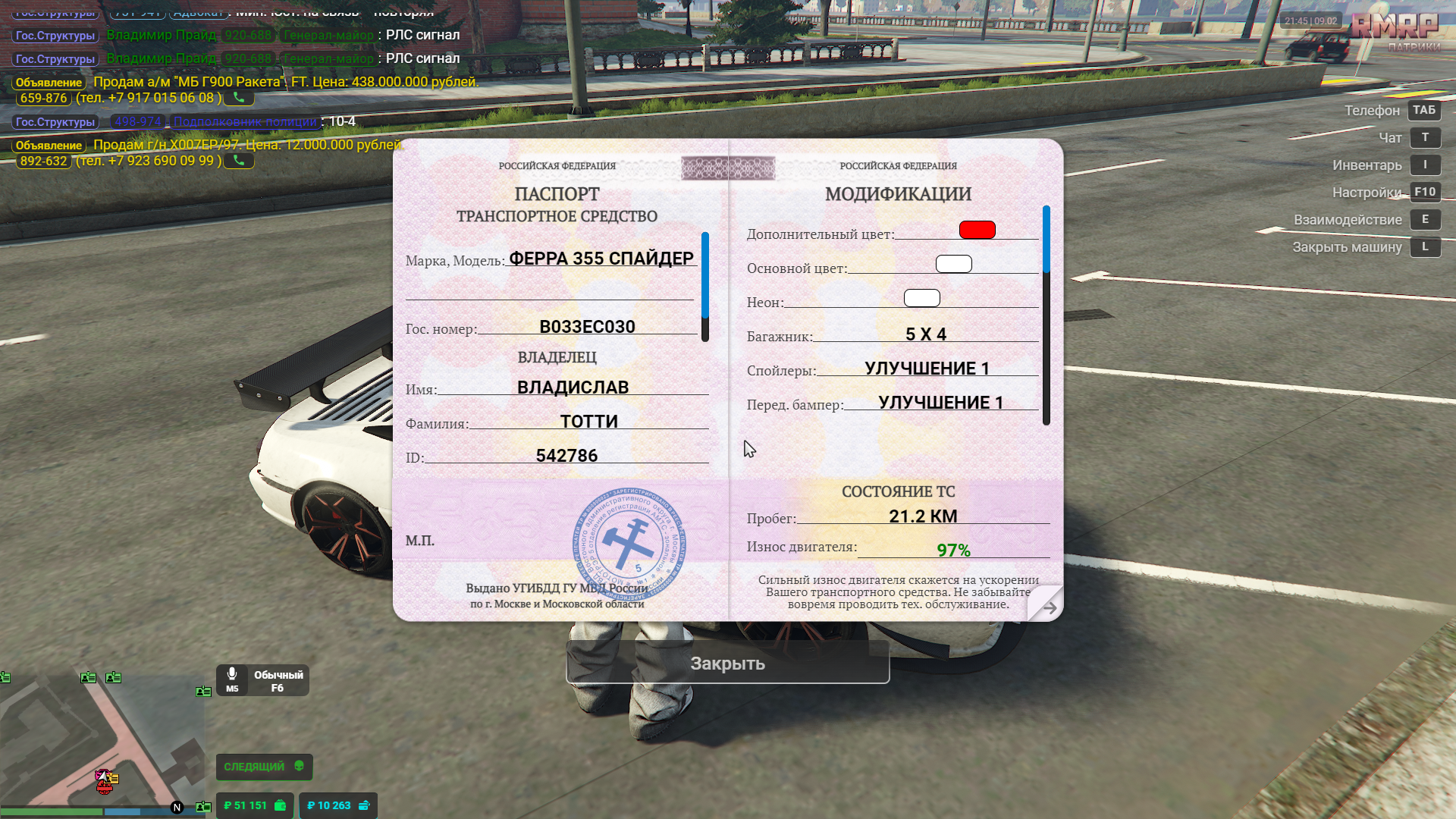Image resolution: width=1456 pixels, height=819 pixels.
Task: Close the vehicle passport with Закрыть
Action: [727, 663]
